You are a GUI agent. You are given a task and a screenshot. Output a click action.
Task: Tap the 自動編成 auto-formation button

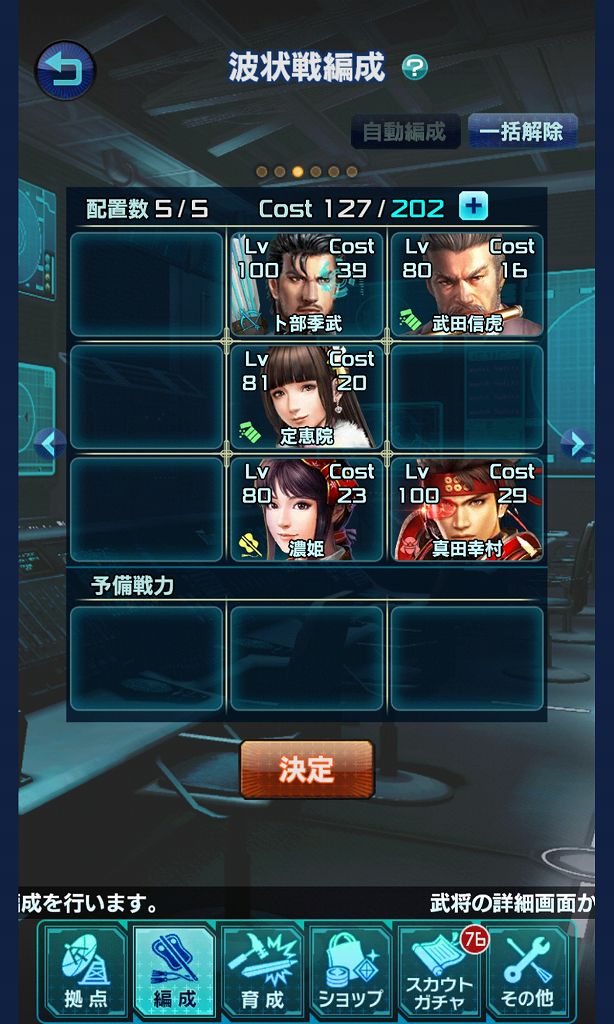click(405, 131)
